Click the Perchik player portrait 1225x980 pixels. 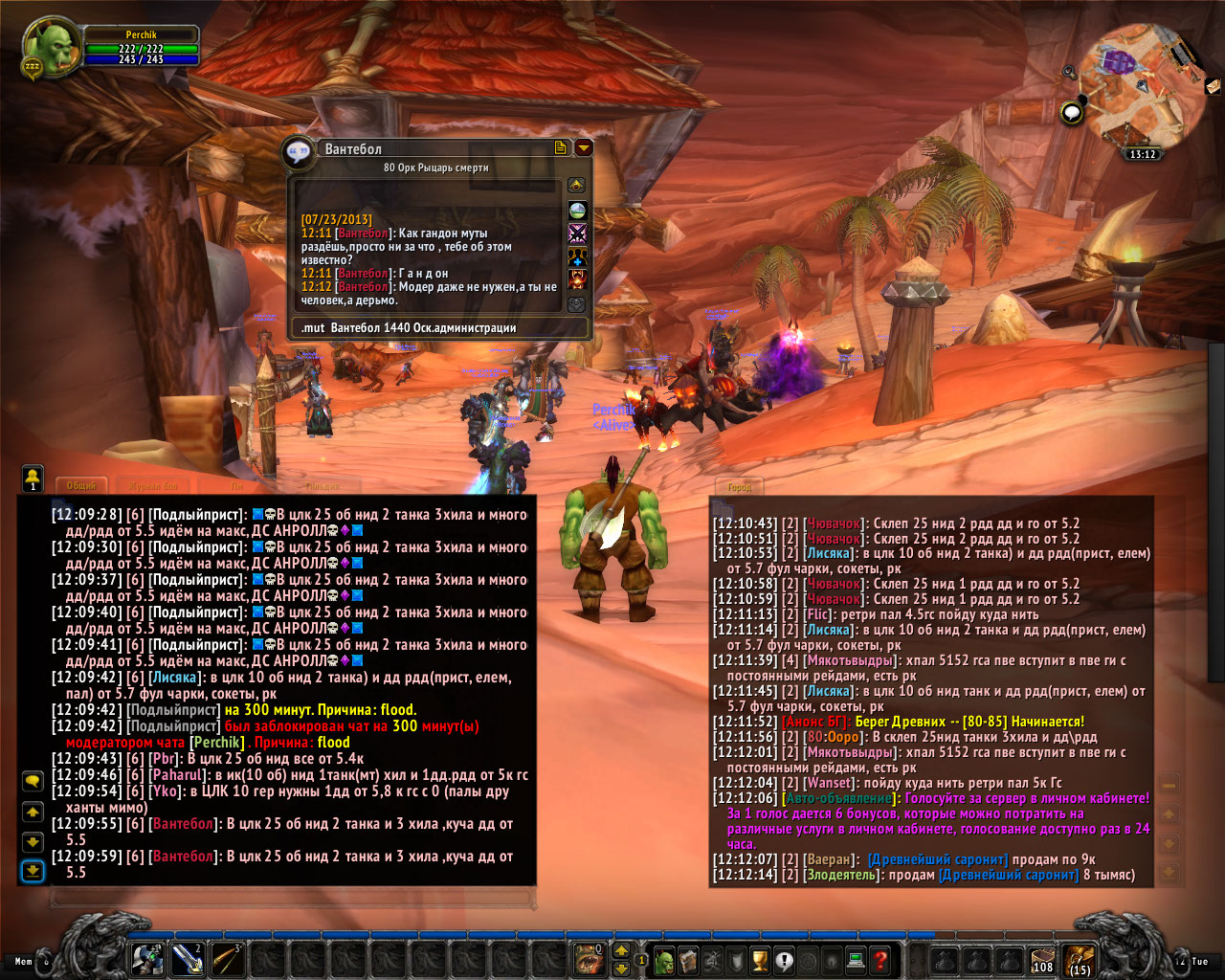tap(51, 49)
